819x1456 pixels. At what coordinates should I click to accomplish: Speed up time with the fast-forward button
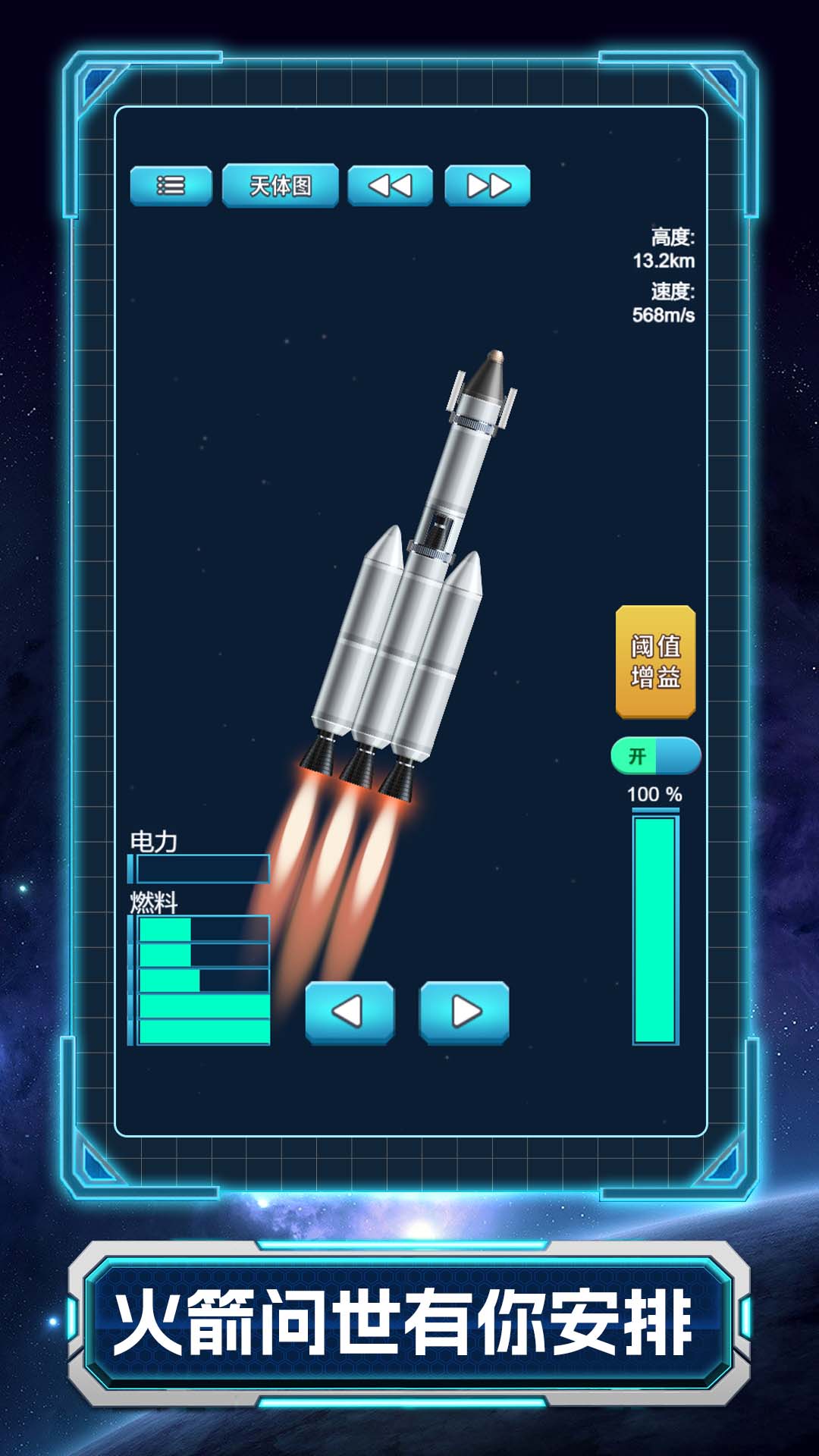pyautogui.click(x=488, y=186)
